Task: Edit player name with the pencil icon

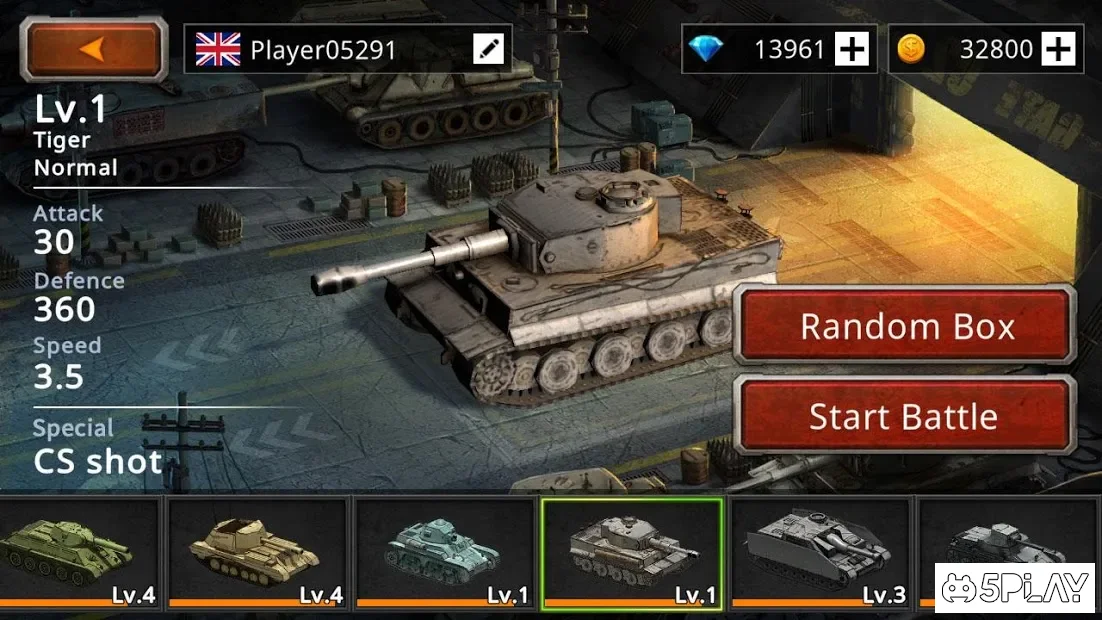Action: [x=489, y=49]
